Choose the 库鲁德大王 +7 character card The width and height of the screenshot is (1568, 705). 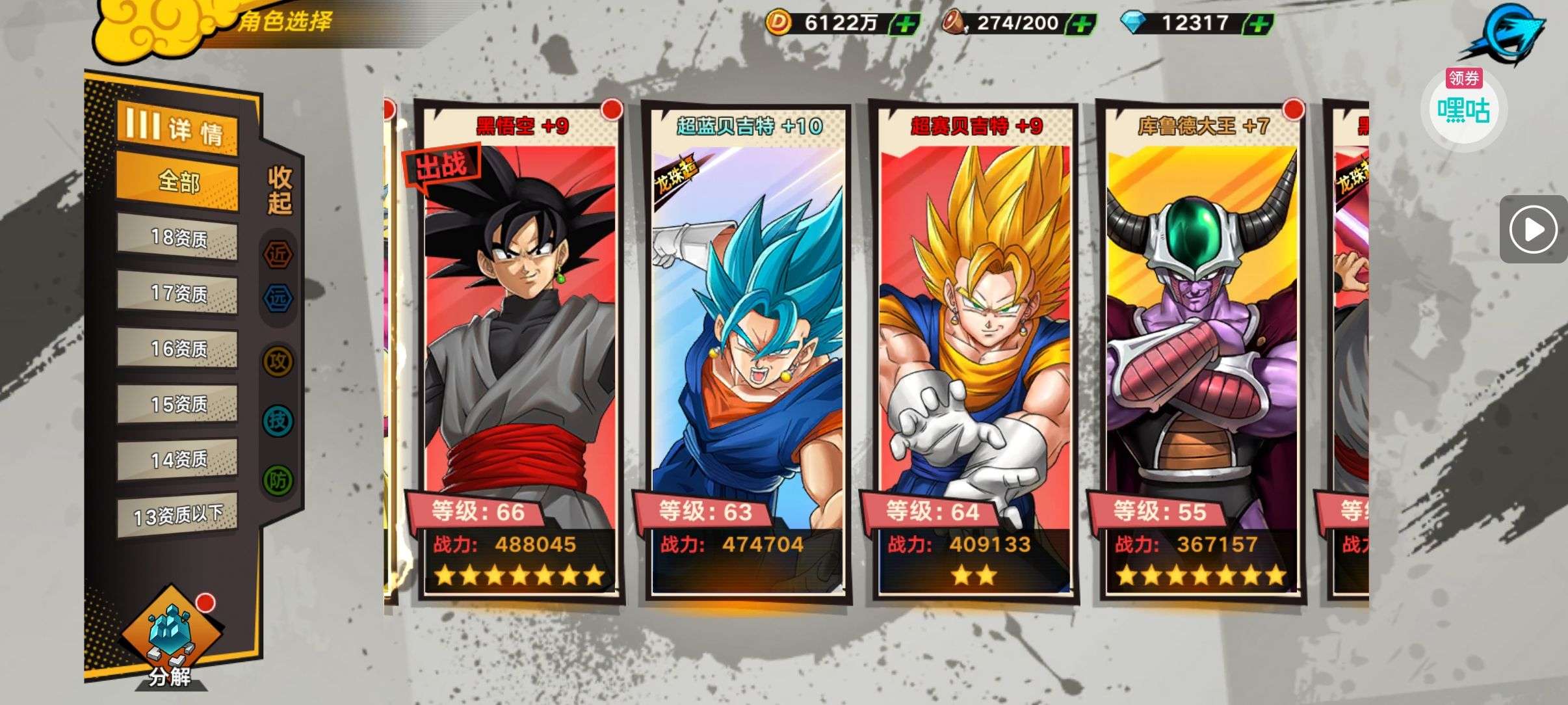coord(1201,351)
